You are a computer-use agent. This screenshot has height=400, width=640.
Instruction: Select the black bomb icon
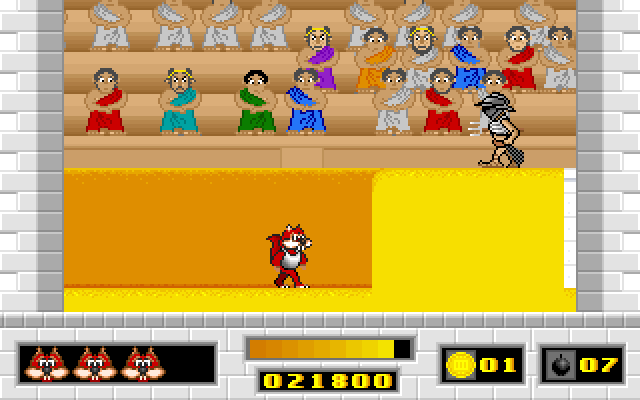(561, 364)
